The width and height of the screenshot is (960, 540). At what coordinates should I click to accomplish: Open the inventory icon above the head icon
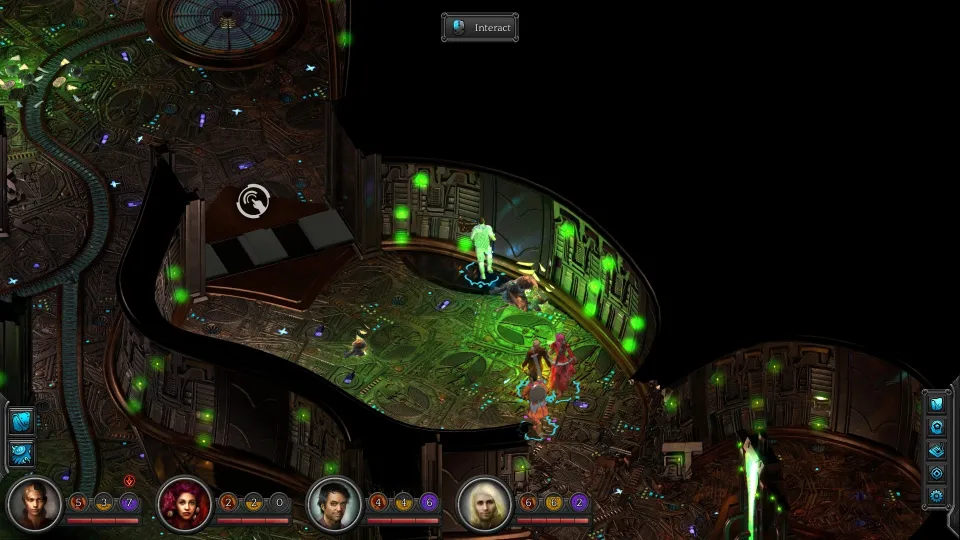click(937, 404)
